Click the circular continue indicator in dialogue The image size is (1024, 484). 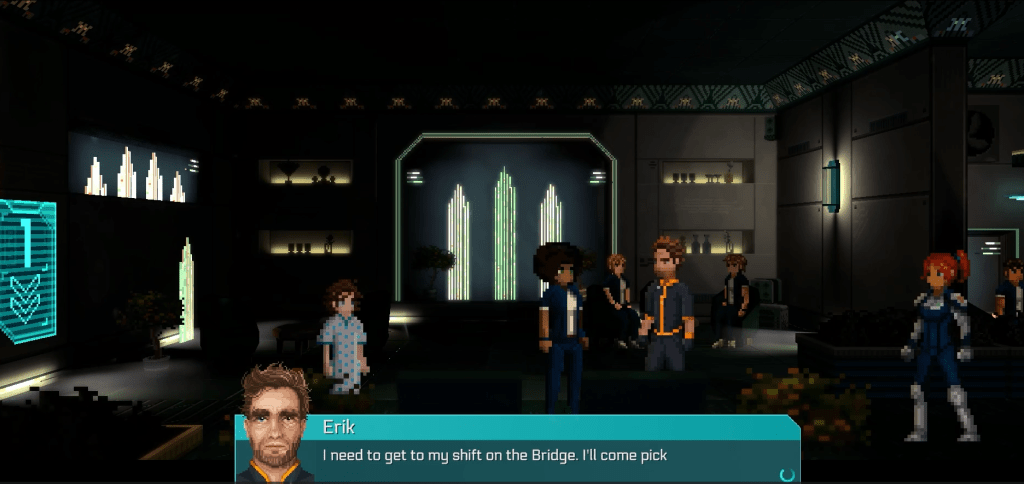tap(787, 474)
